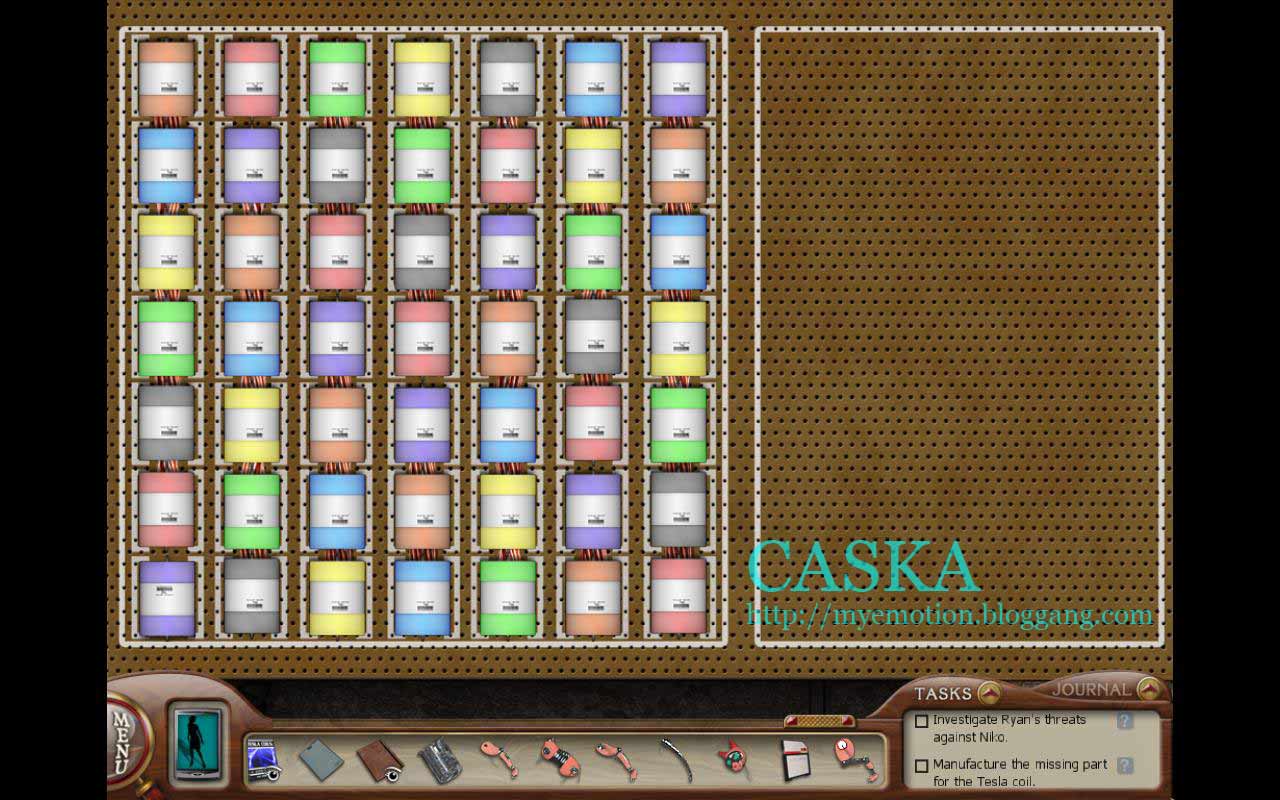Select the crumpled silver foil item
This screenshot has height=800, width=1280.
(x=438, y=761)
